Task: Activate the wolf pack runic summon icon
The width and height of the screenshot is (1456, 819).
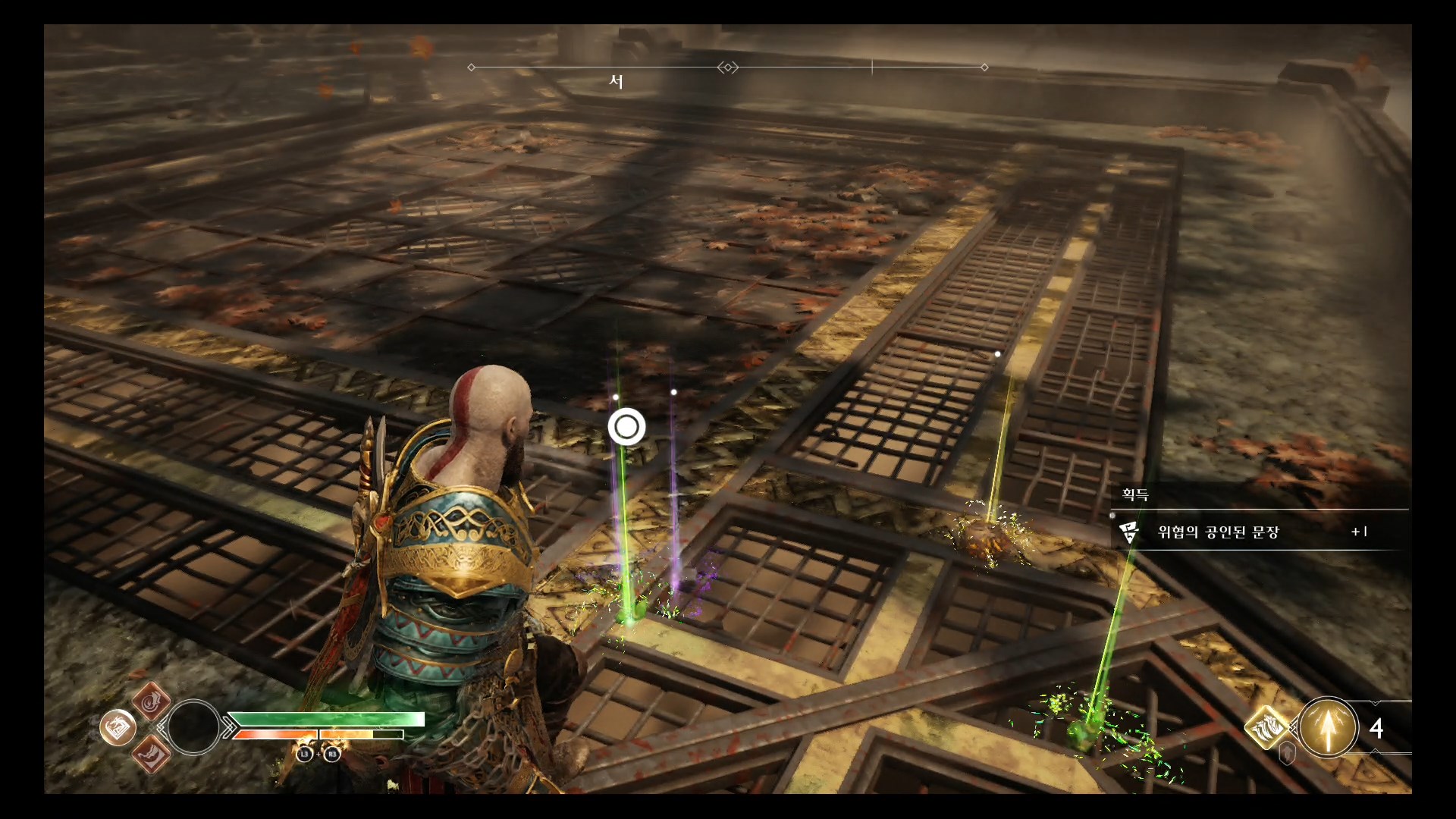Action: pos(1267,728)
